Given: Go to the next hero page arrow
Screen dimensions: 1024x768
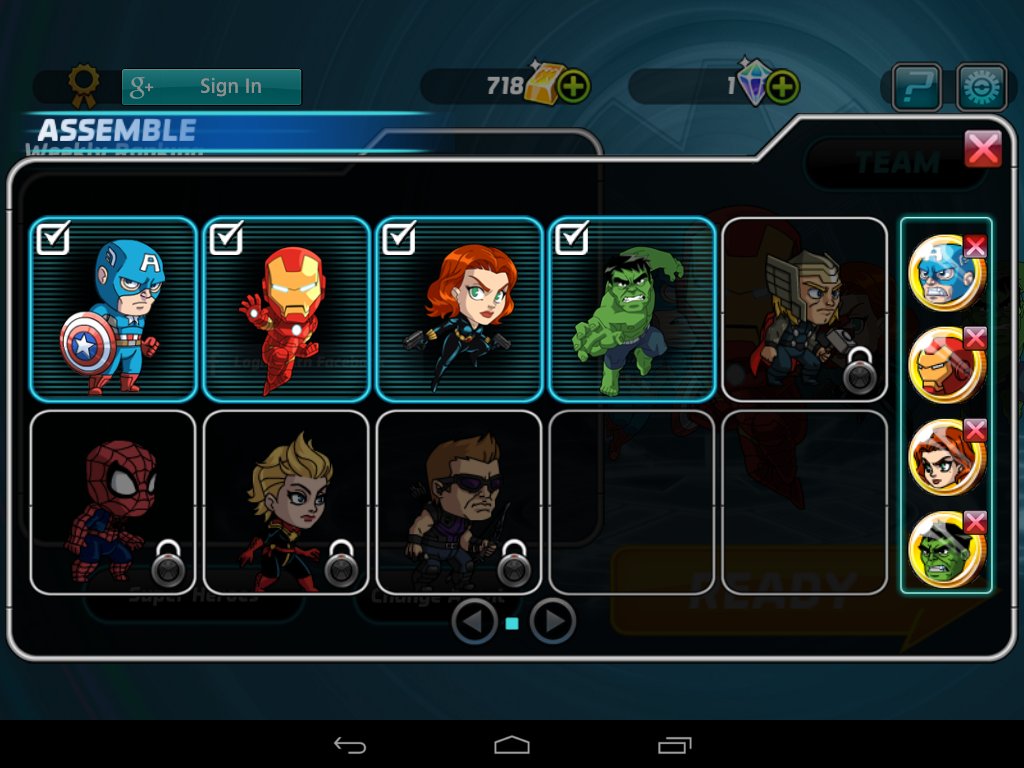Looking at the screenshot, I should 552,622.
